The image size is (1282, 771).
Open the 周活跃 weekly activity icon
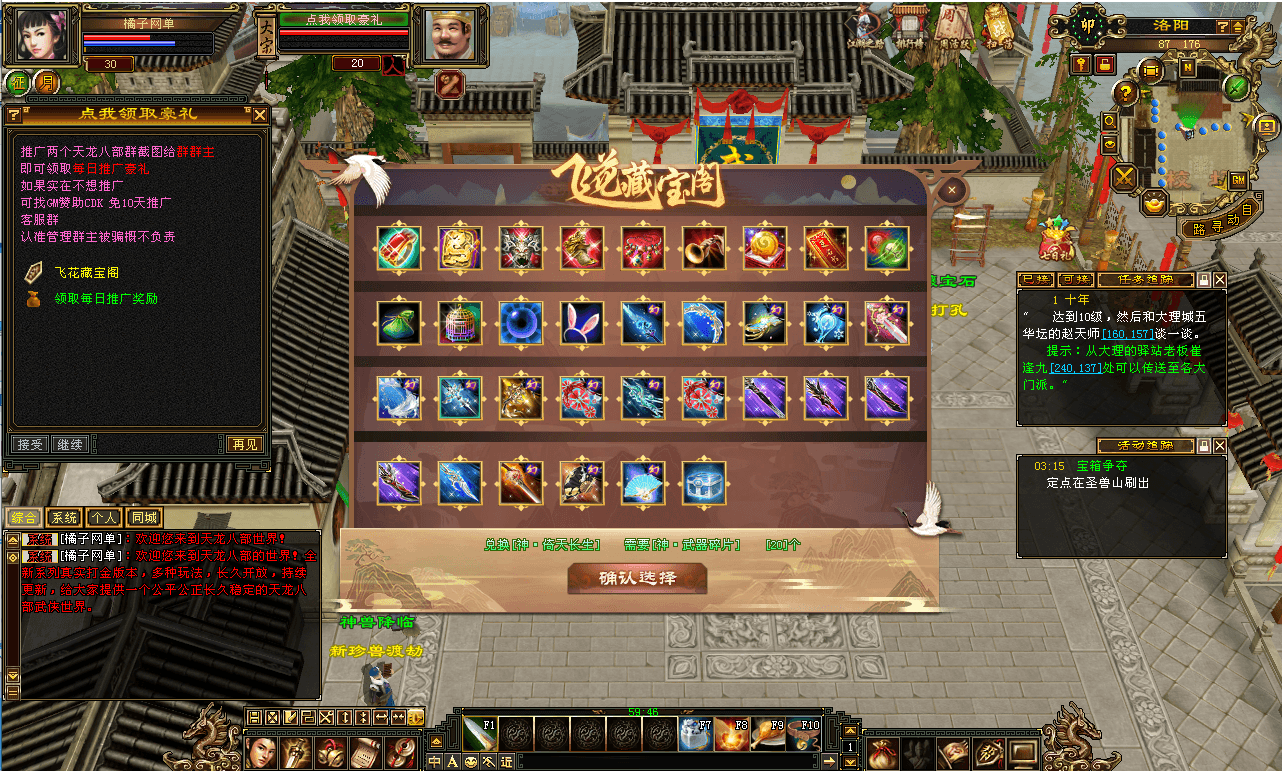pos(950,27)
